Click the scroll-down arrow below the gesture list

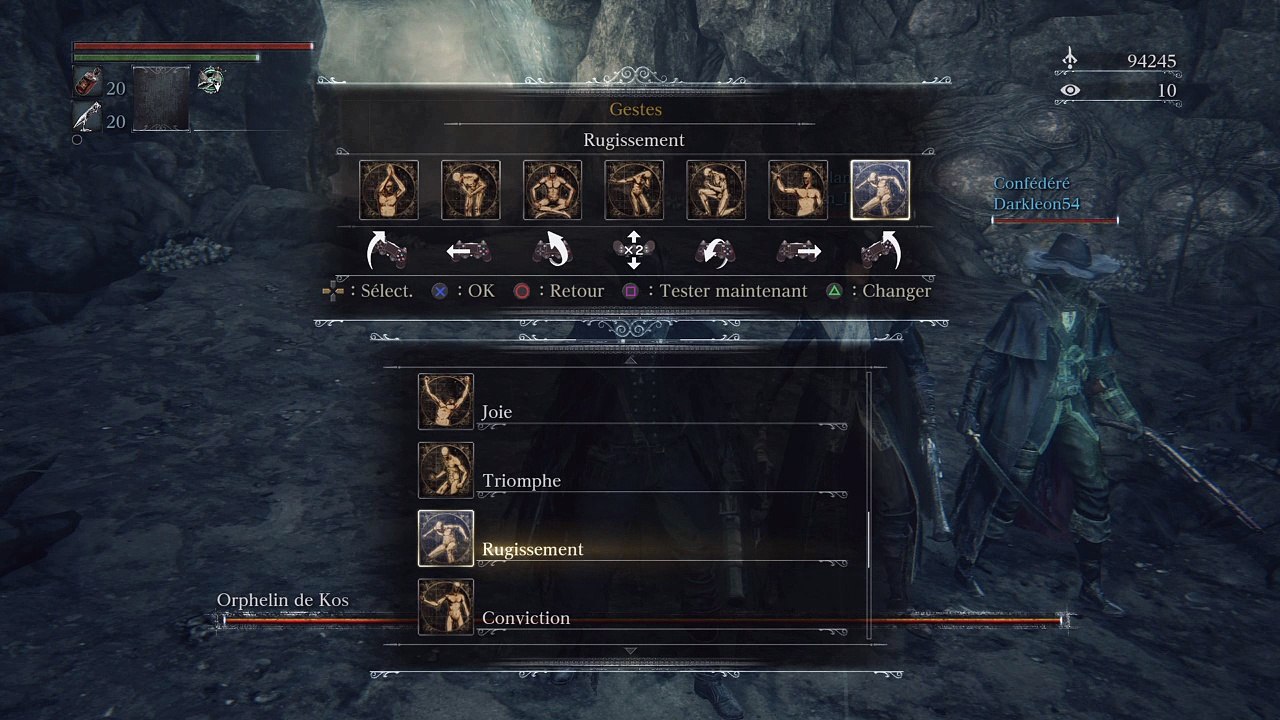[x=630, y=651]
